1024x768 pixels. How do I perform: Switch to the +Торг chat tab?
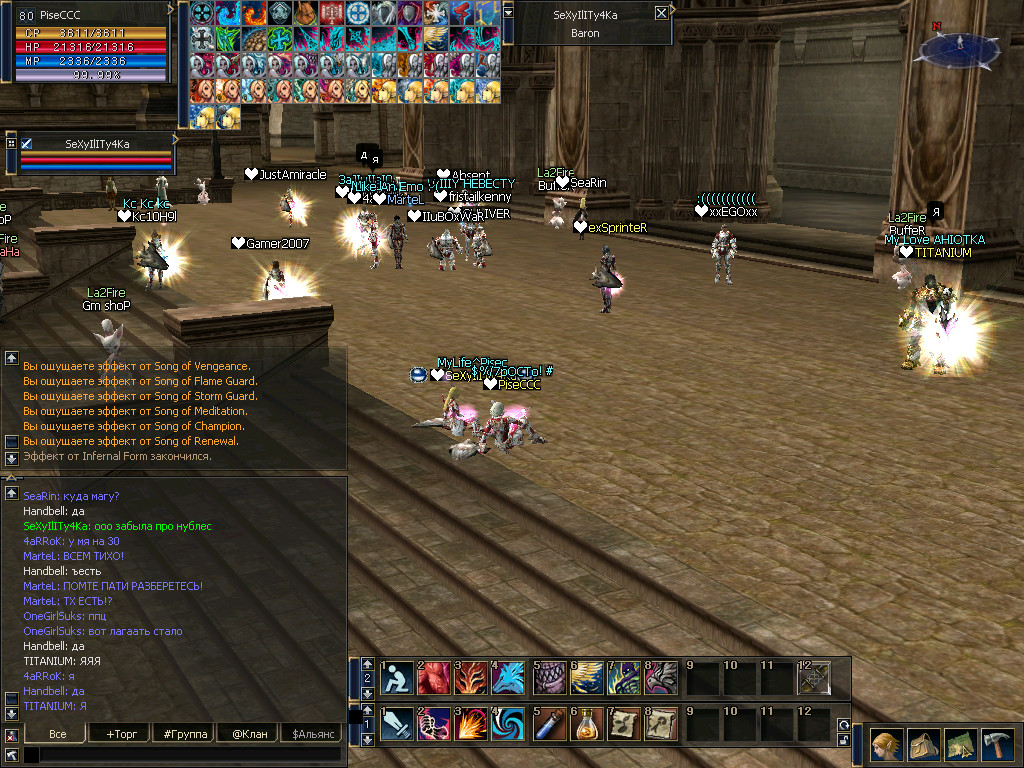pos(121,734)
